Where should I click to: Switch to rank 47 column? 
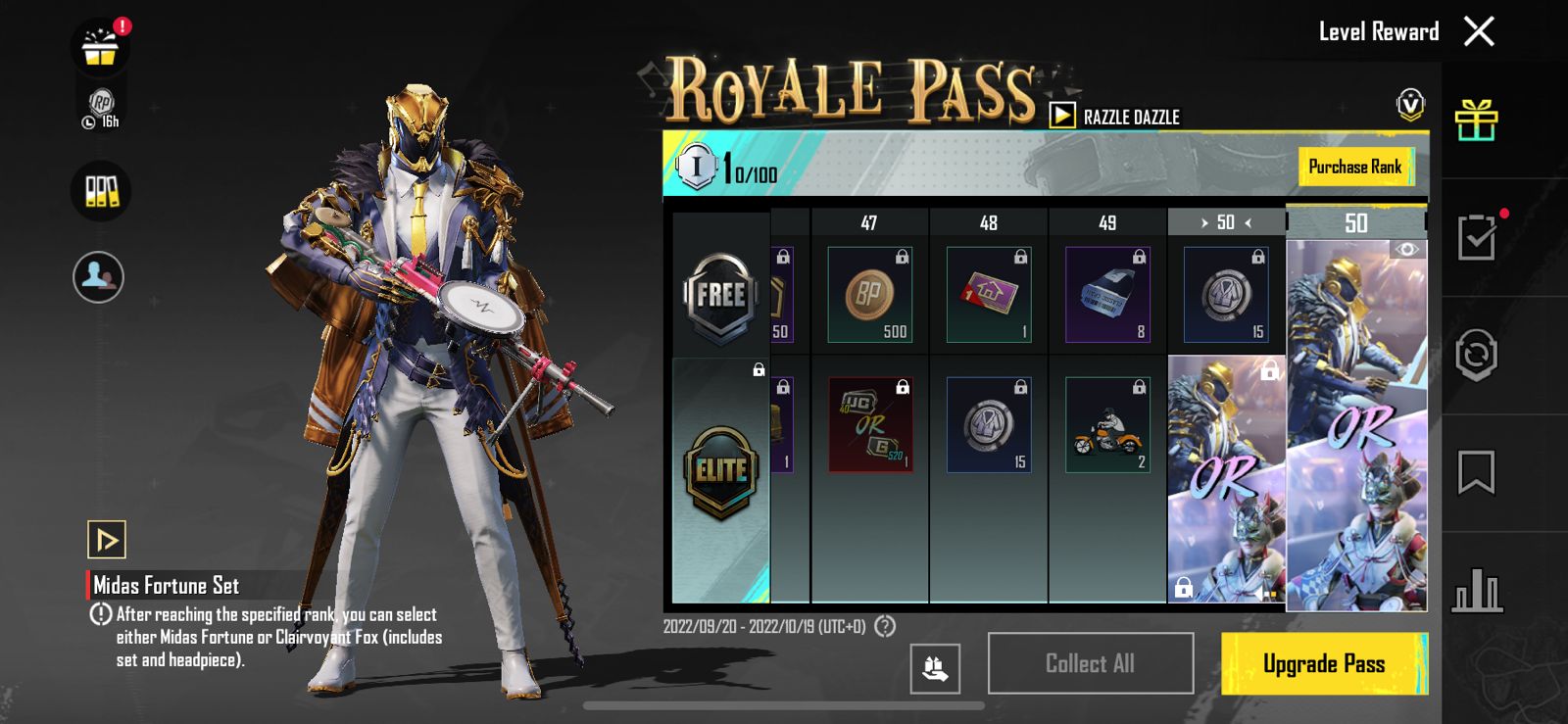pos(869,222)
